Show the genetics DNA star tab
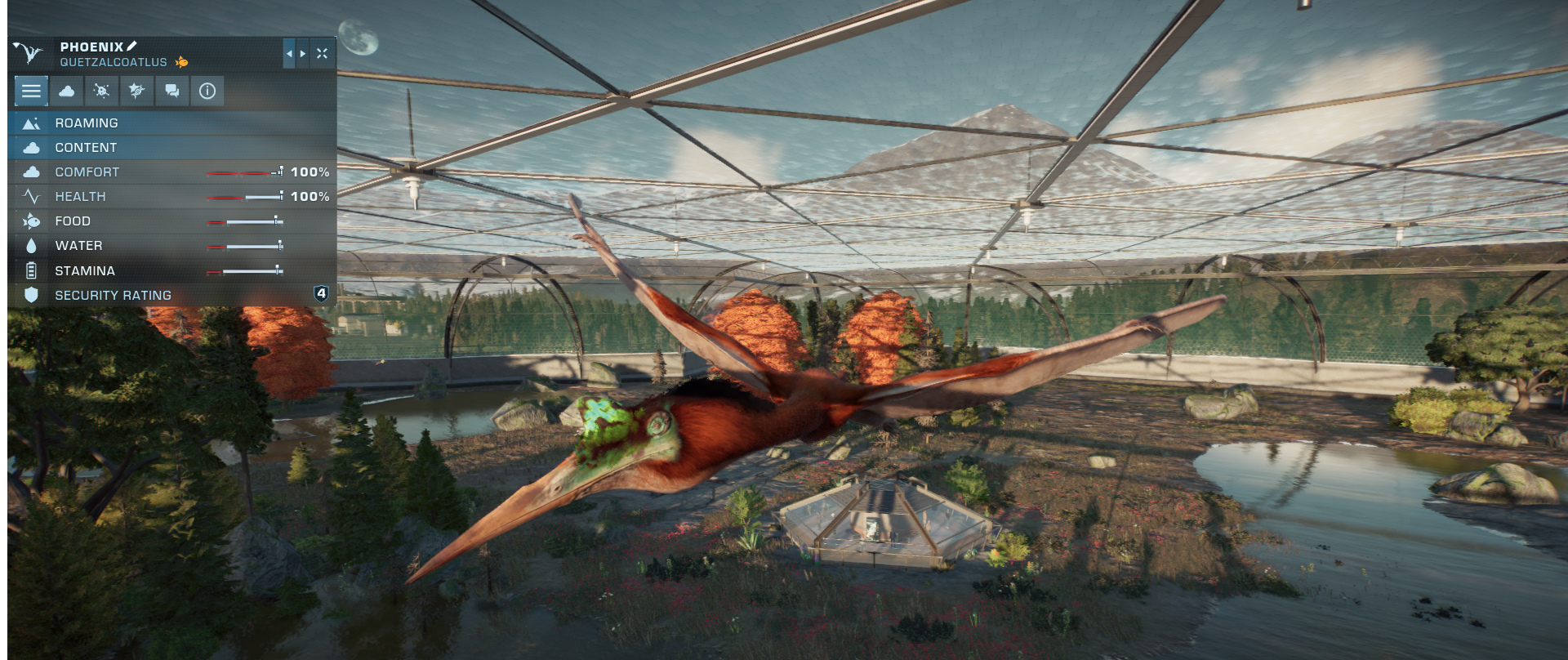1568x660 pixels. point(136,91)
